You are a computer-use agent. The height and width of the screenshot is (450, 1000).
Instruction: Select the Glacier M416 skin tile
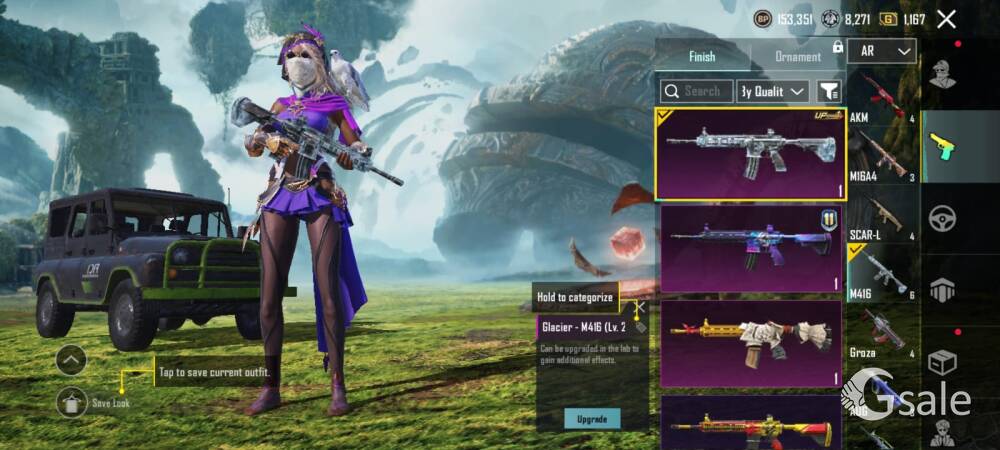pyautogui.click(x=750, y=154)
